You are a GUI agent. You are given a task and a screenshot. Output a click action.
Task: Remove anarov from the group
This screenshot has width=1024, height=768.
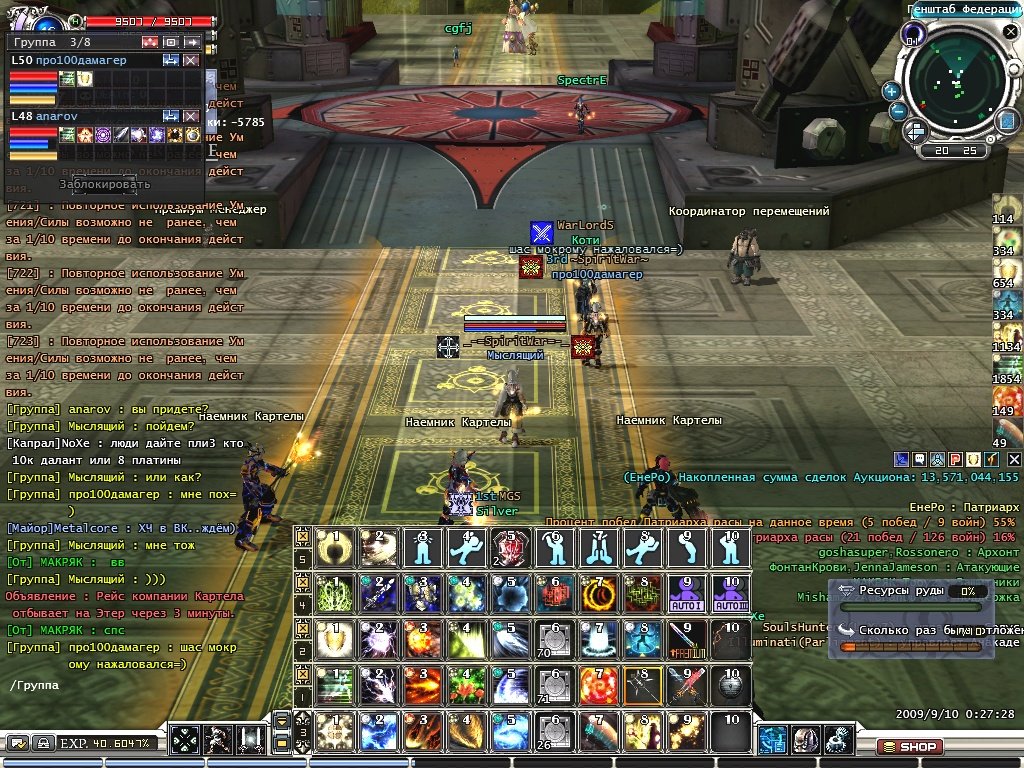[x=191, y=116]
